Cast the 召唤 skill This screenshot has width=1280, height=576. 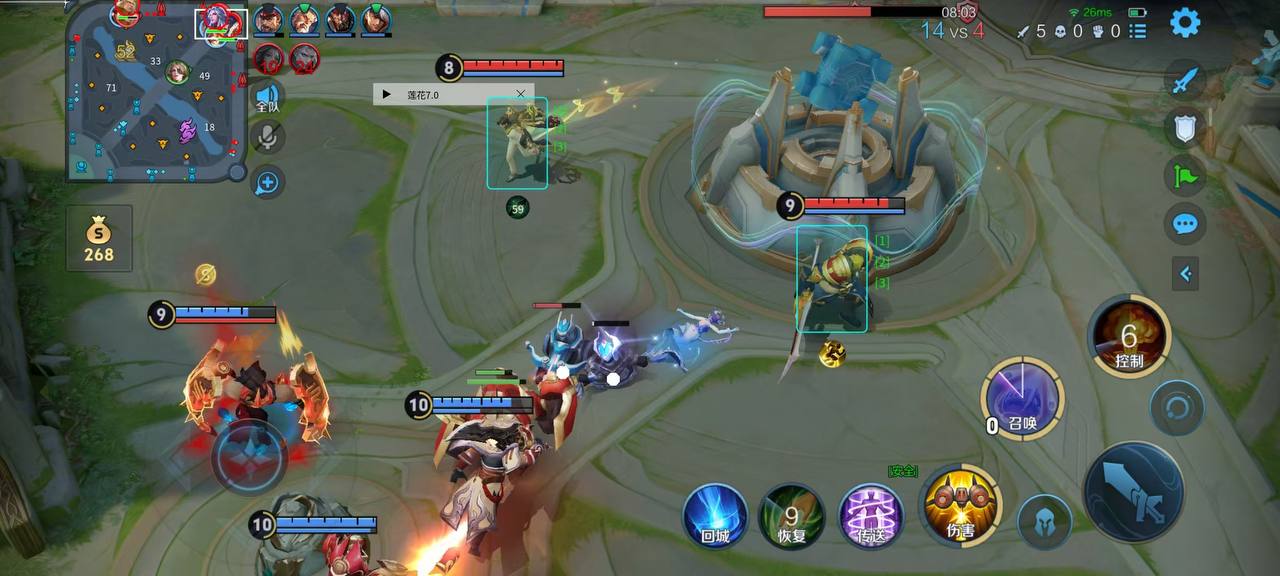point(1022,398)
